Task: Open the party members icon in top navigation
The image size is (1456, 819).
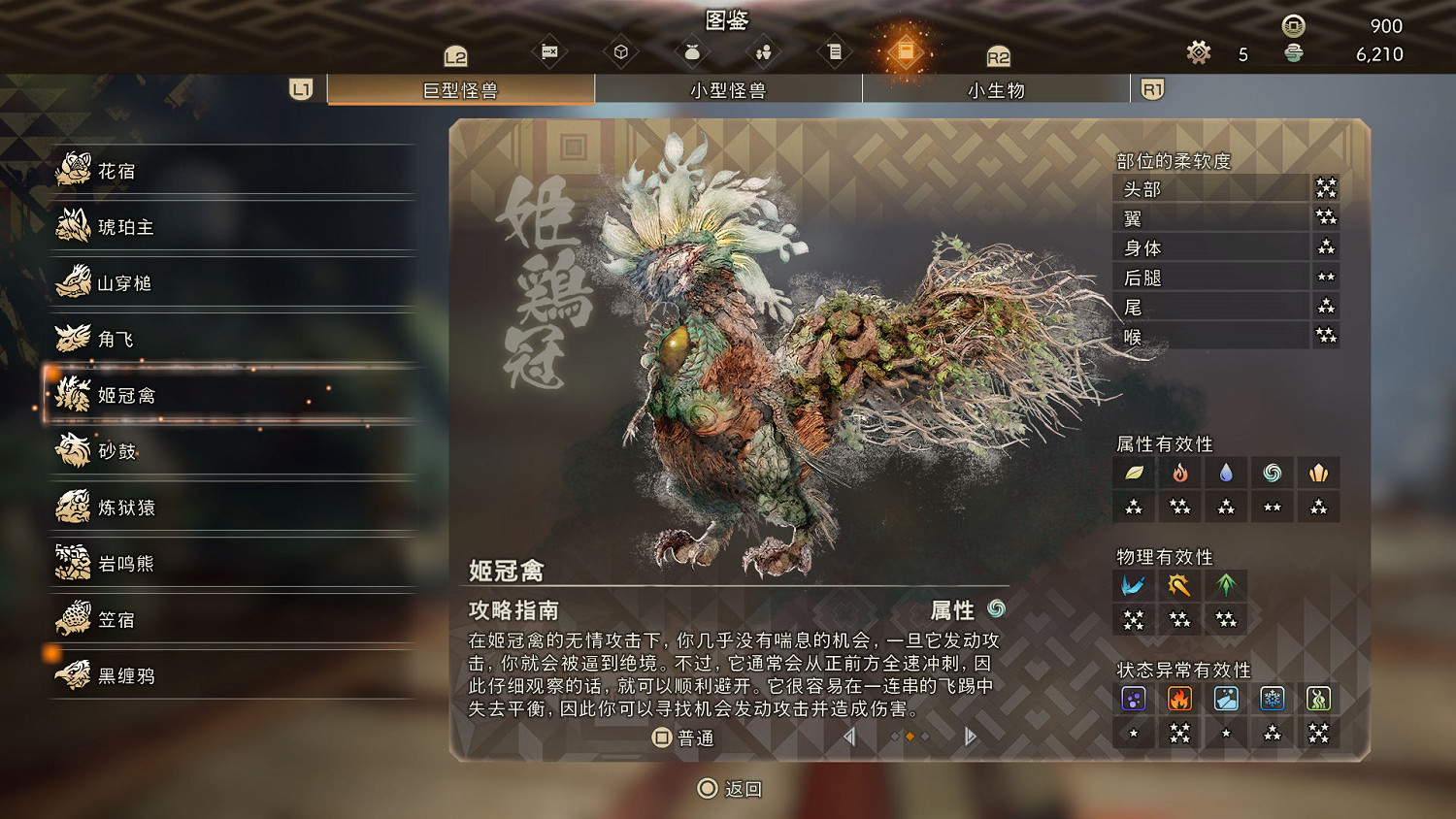Action: pyautogui.click(x=764, y=50)
